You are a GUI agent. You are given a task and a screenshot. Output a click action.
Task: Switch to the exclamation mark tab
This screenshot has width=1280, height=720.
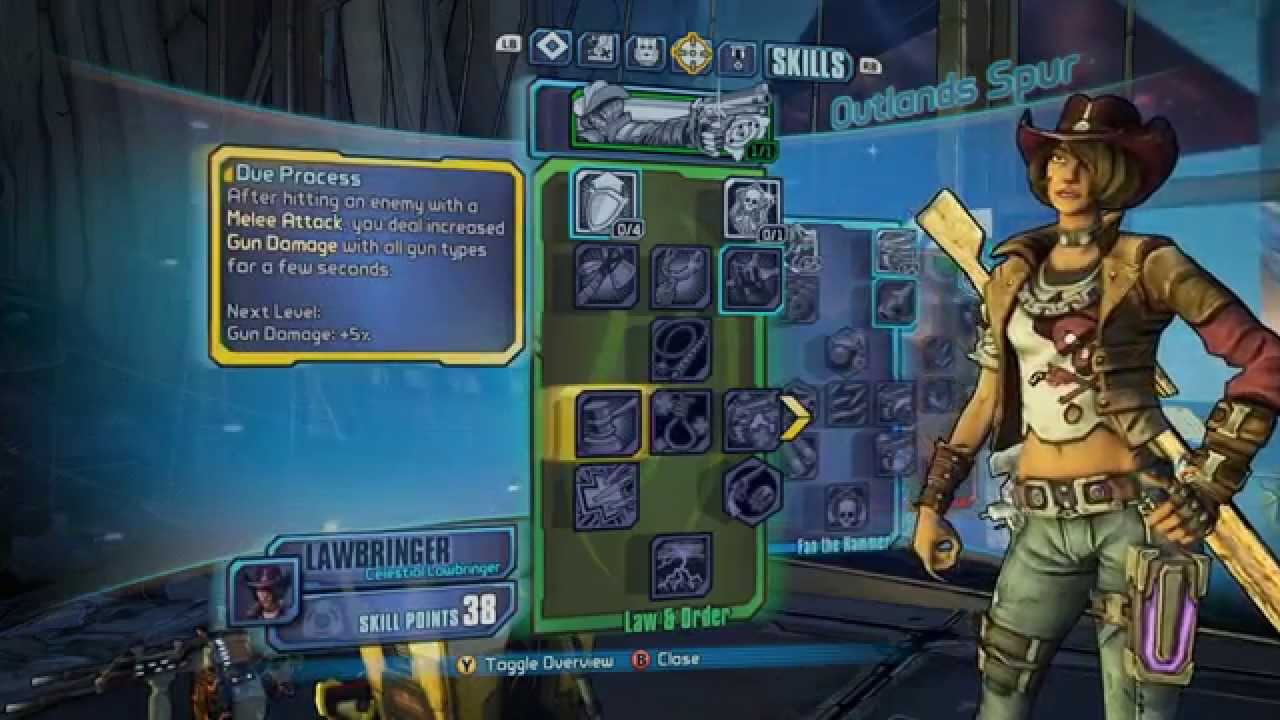(739, 58)
